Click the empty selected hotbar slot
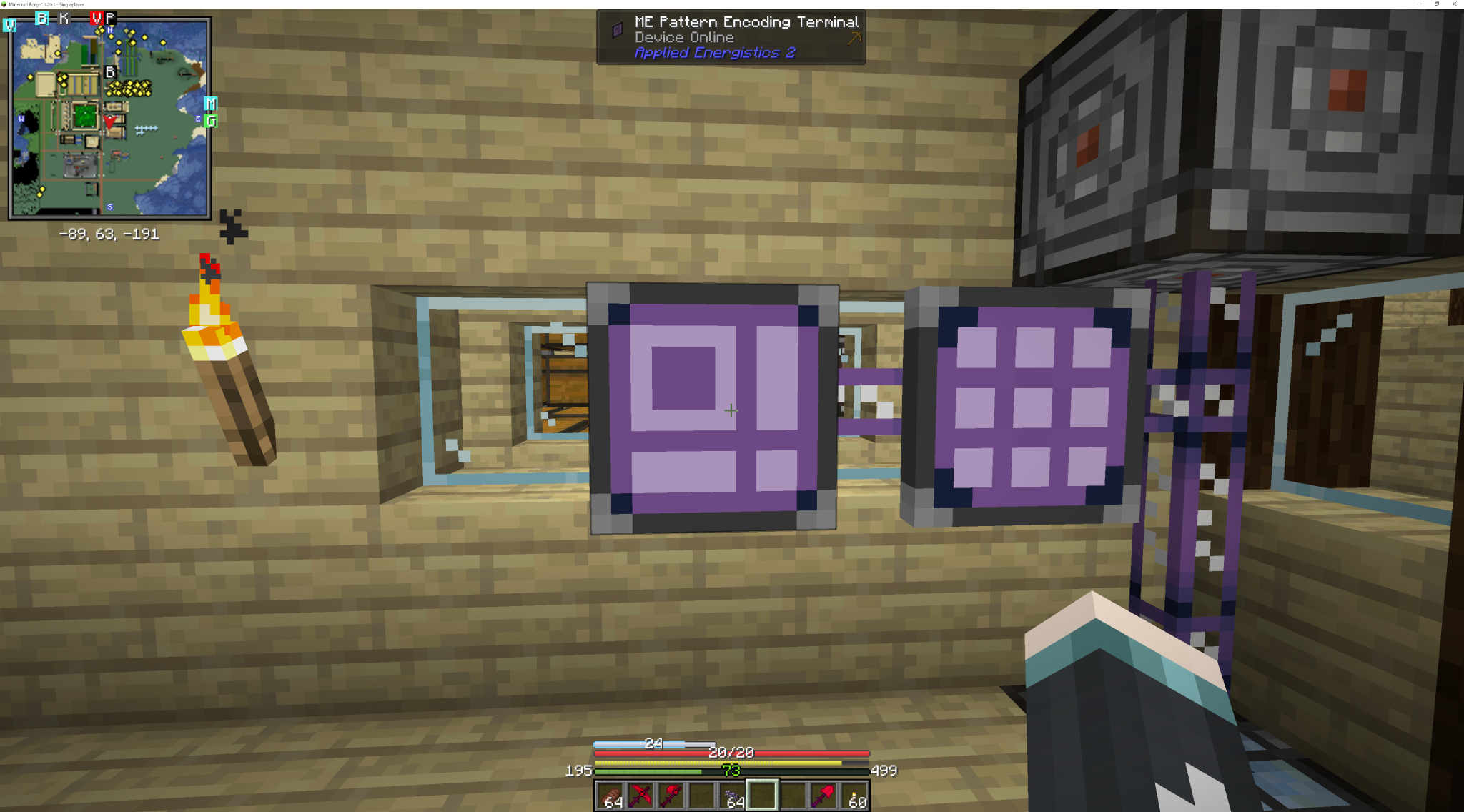The height and width of the screenshot is (812, 1464). coord(762,796)
